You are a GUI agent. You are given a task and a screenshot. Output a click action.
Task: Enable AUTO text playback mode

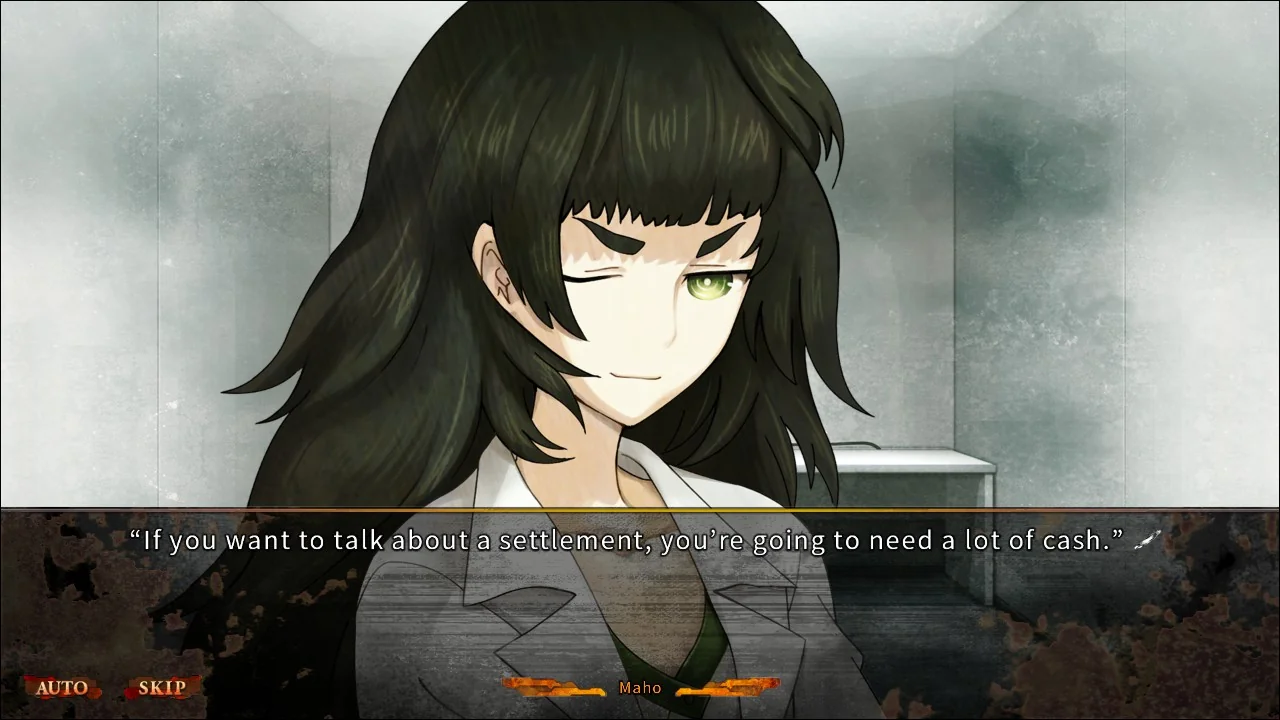point(62,686)
